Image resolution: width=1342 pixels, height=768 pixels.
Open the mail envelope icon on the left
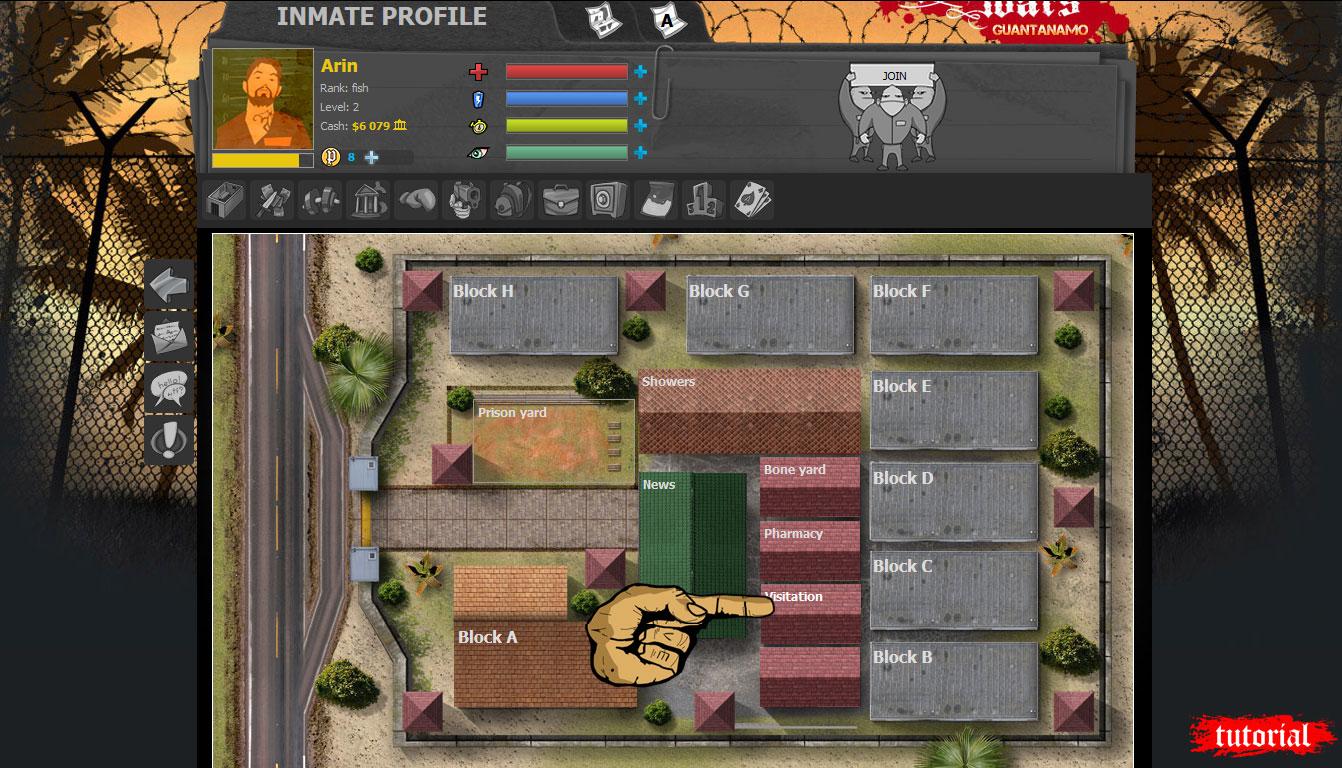click(x=168, y=335)
